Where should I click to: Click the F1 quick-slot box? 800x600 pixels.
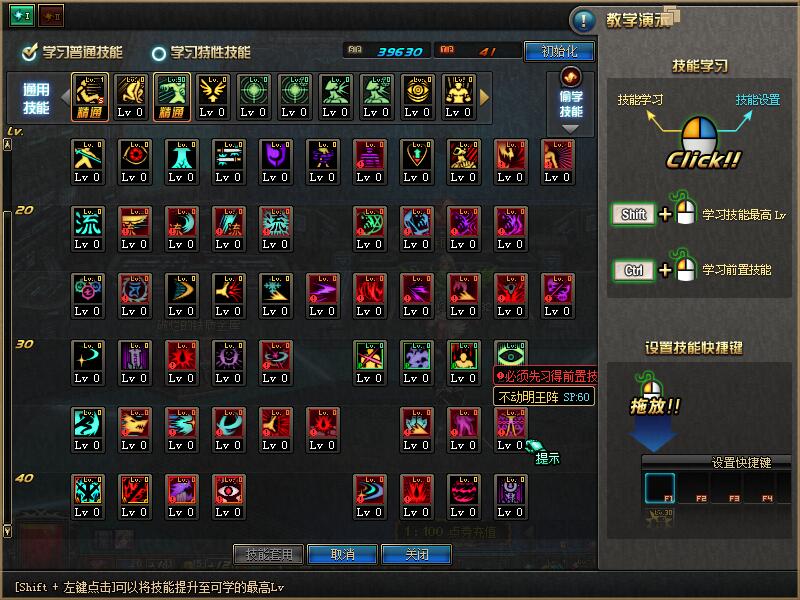click(x=660, y=489)
